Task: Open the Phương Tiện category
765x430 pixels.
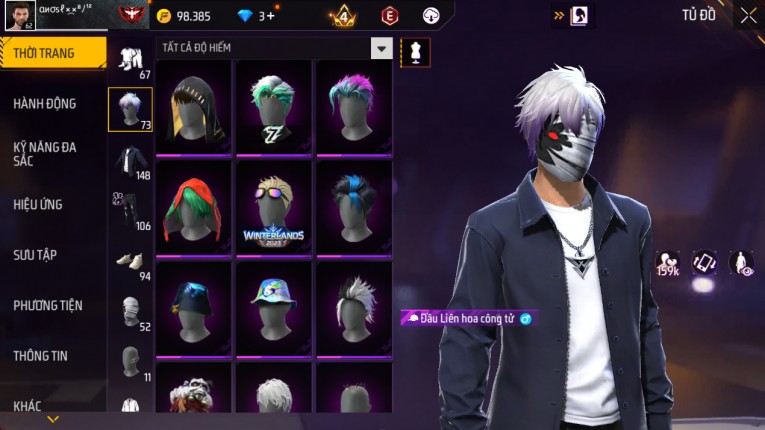Action: (48, 305)
